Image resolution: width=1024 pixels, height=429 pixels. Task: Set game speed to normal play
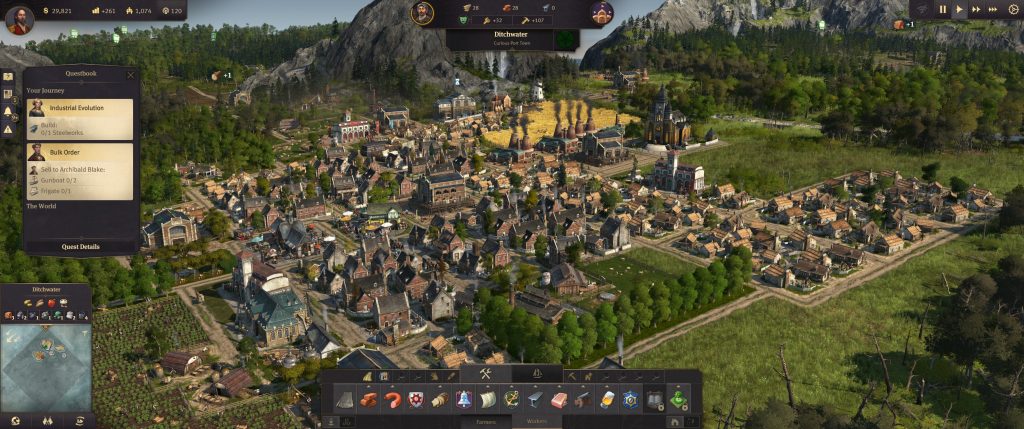coord(960,9)
